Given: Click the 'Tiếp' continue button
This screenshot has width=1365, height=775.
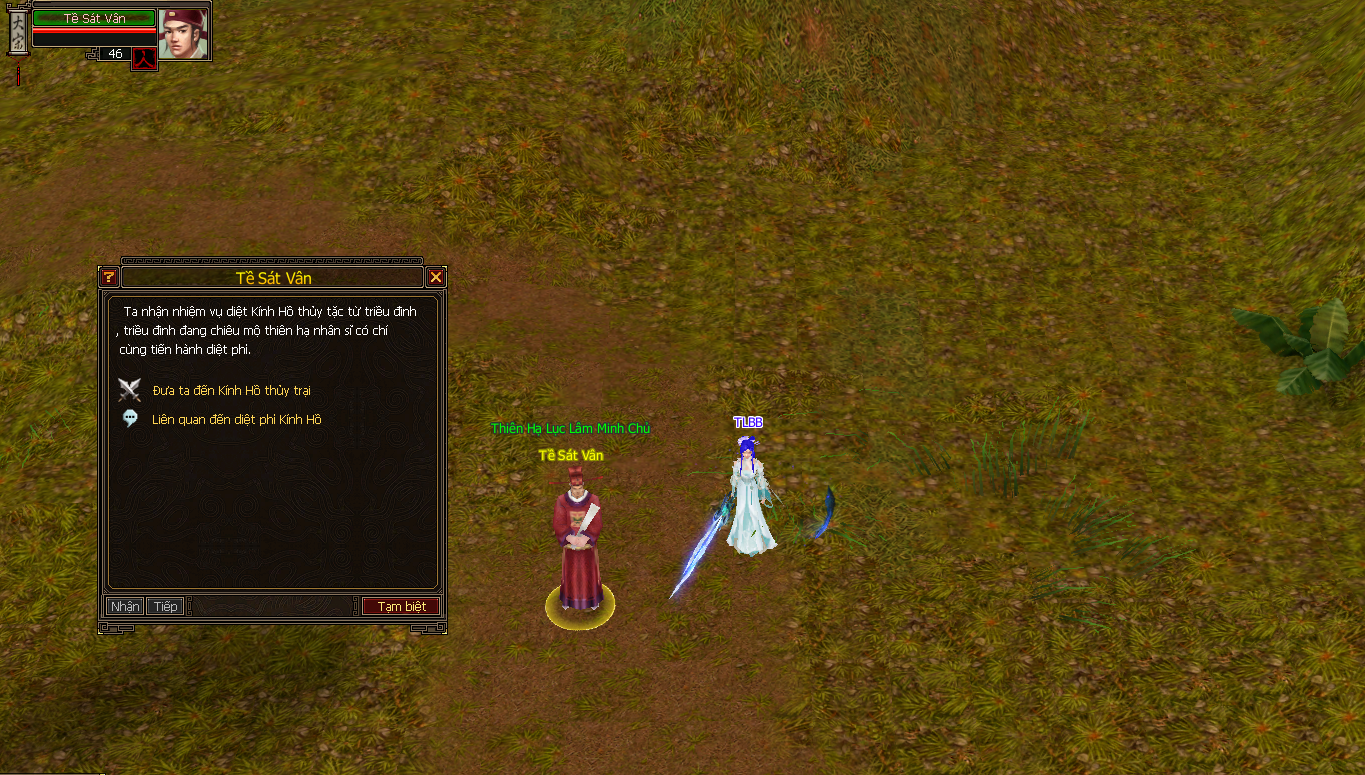Looking at the screenshot, I should pyautogui.click(x=165, y=607).
